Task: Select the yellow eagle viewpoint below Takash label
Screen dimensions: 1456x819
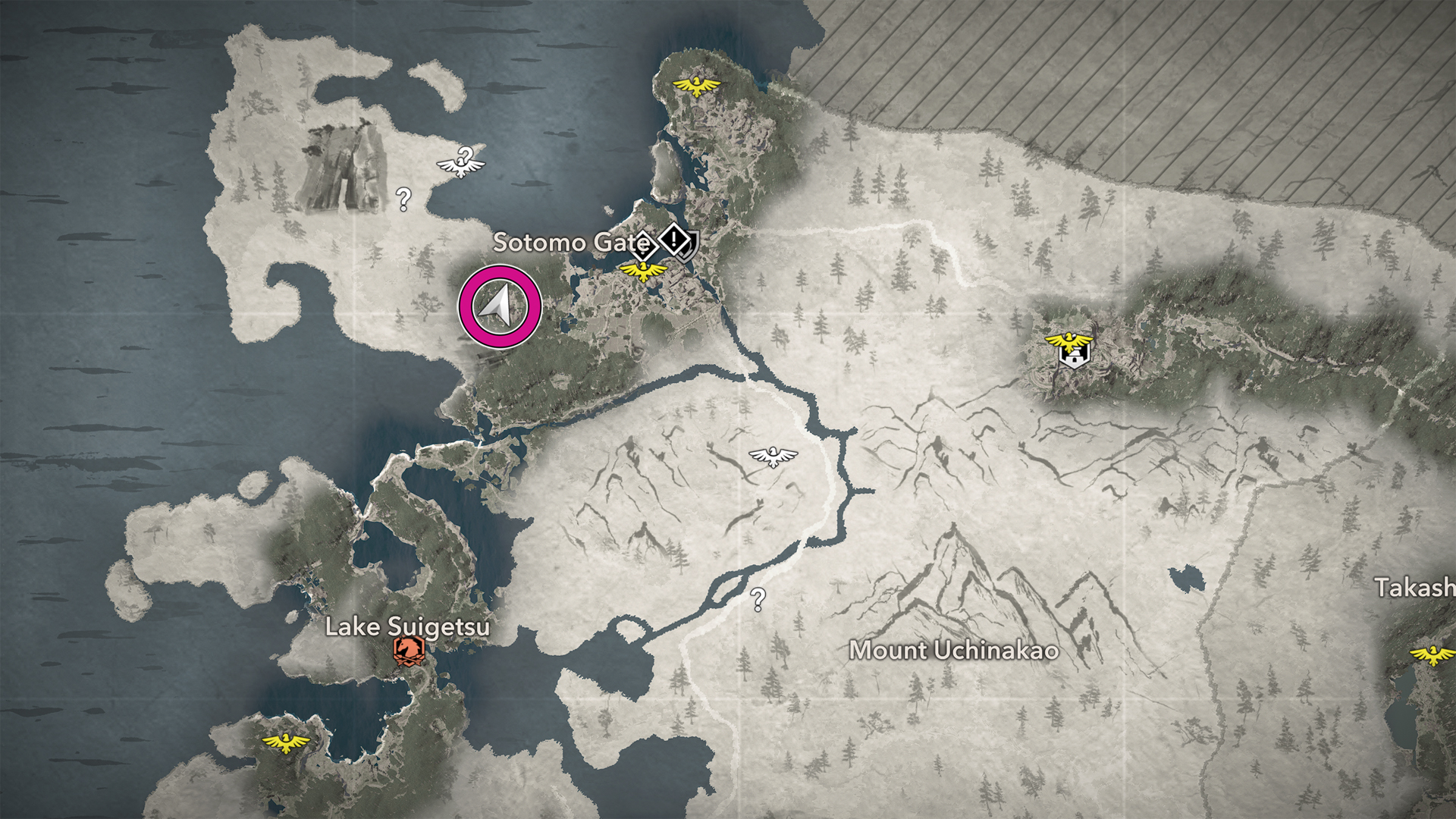Action: tap(1432, 654)
